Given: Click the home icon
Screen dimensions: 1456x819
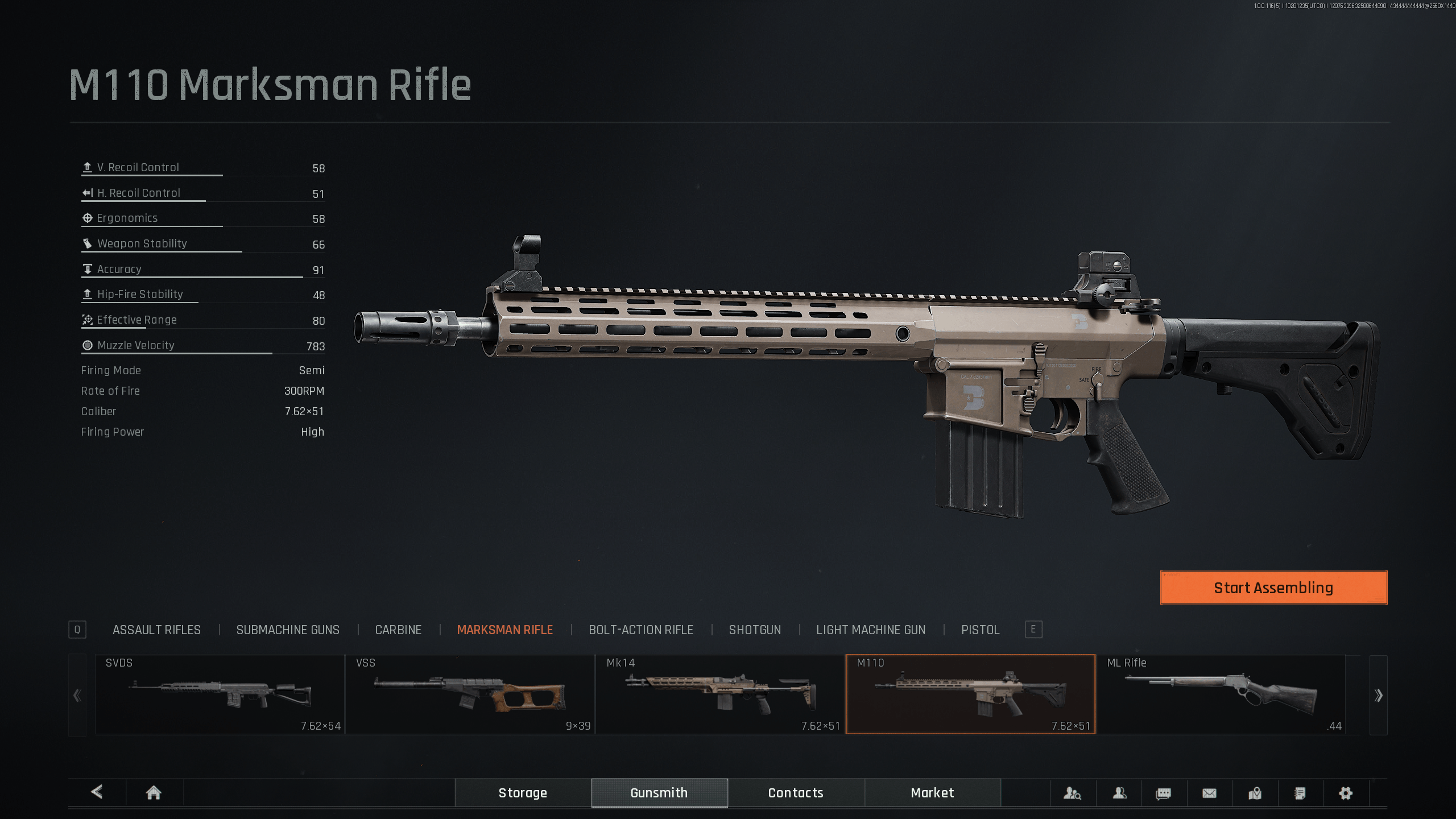Looking at the screenshot, I should pyautogui.click(x=154, y=793).
